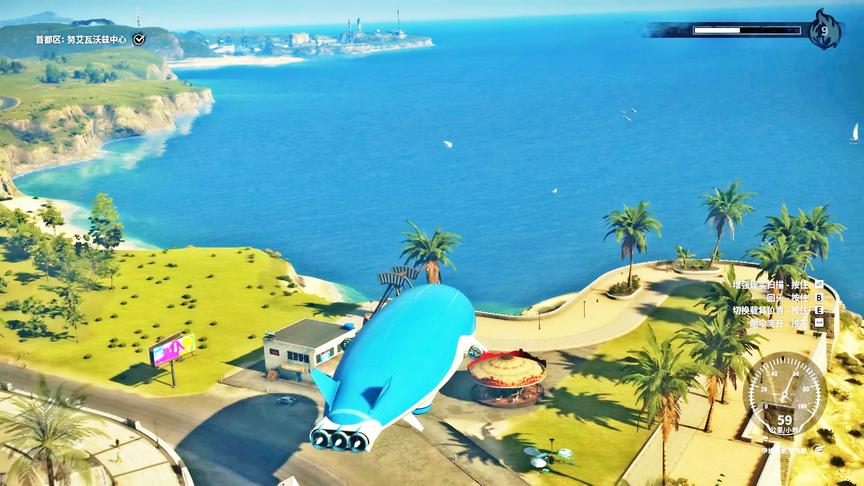This screenshot has width=864, height=486.
Task: Open the flame level 9 badge
Action: point(824,30)
